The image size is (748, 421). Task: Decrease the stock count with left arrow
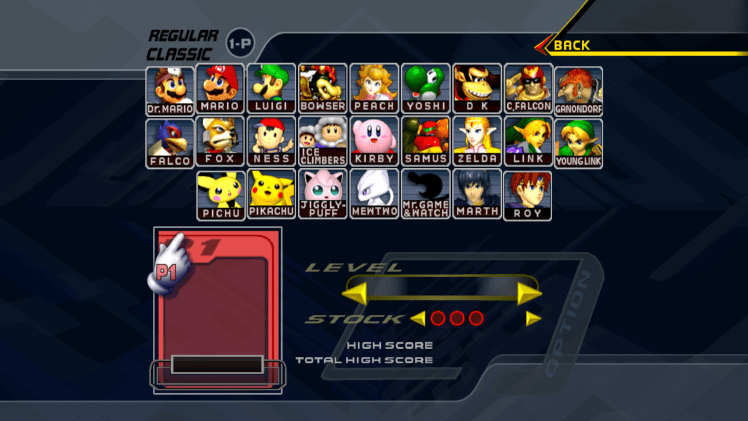point(418,319)
